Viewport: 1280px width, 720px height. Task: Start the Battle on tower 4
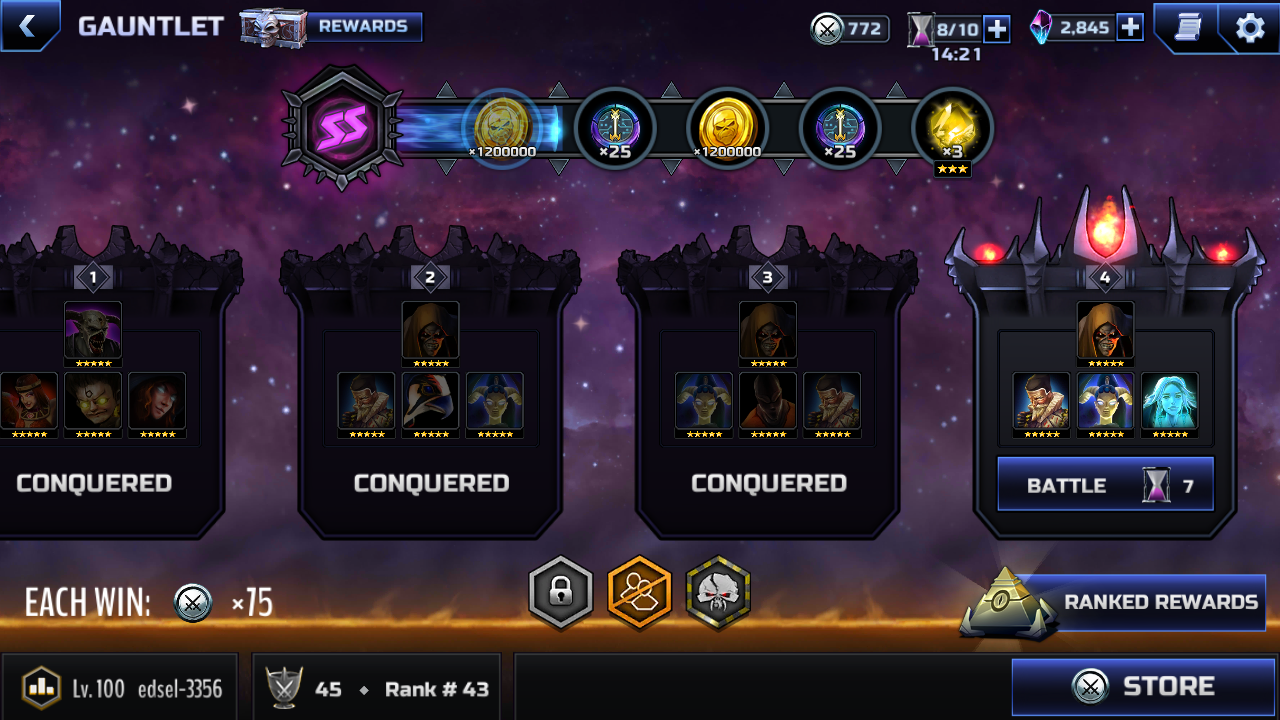click(1105, 485)
